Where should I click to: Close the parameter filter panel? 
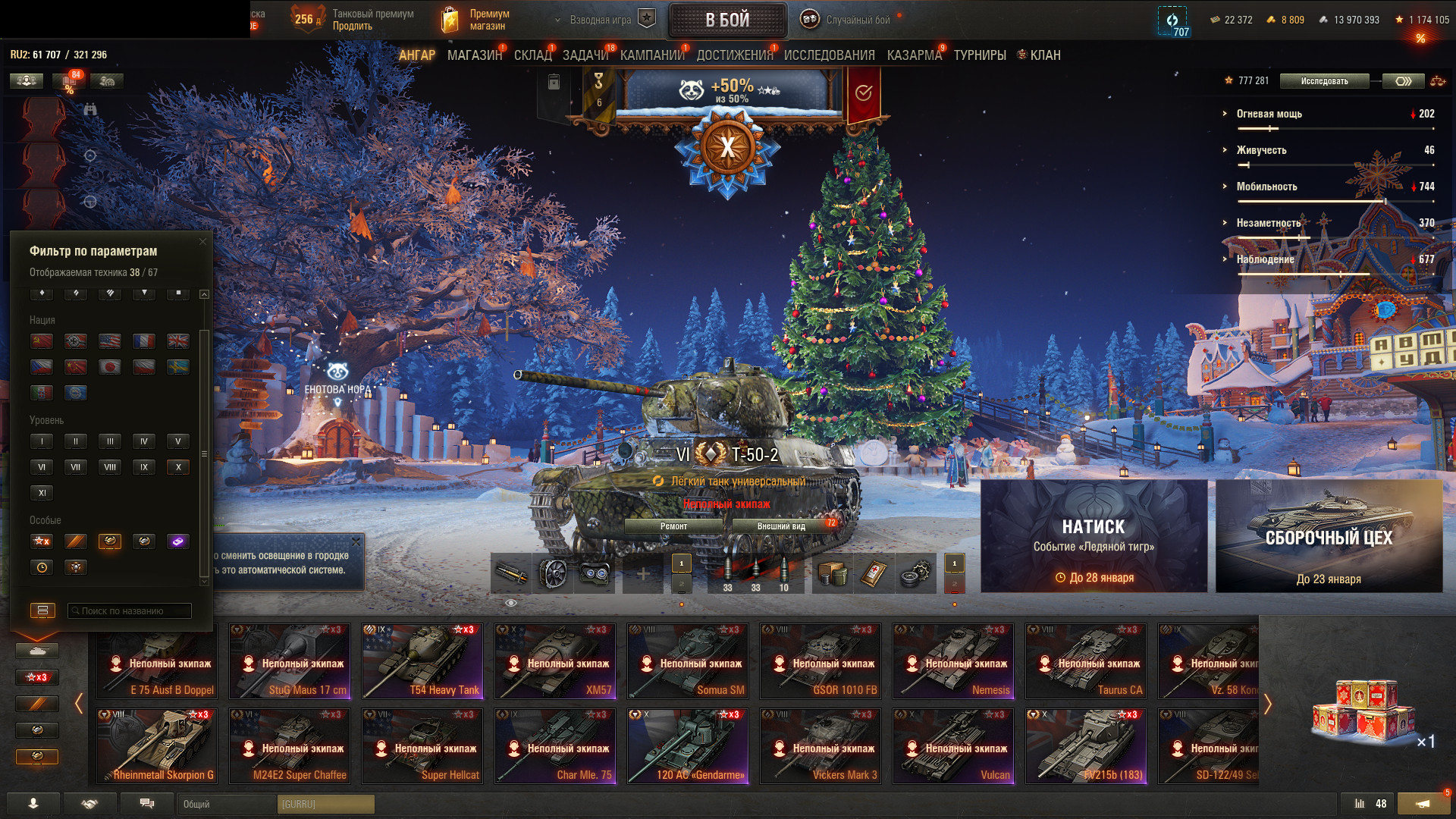click(202, 242)
